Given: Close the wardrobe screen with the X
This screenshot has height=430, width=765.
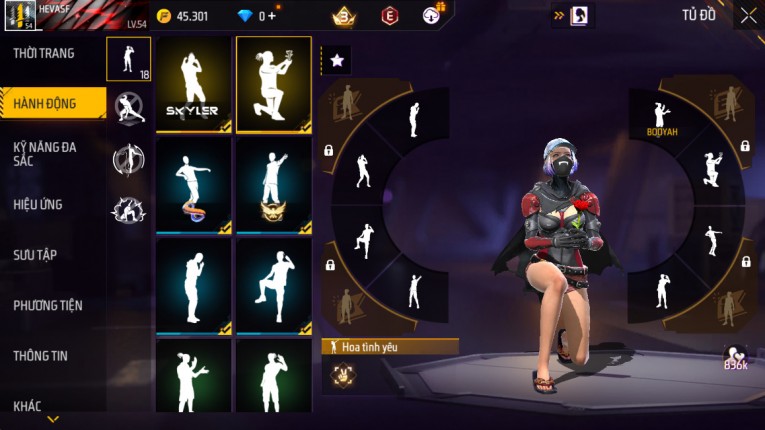Looking at the screenshot, I should tap(748, 15).
